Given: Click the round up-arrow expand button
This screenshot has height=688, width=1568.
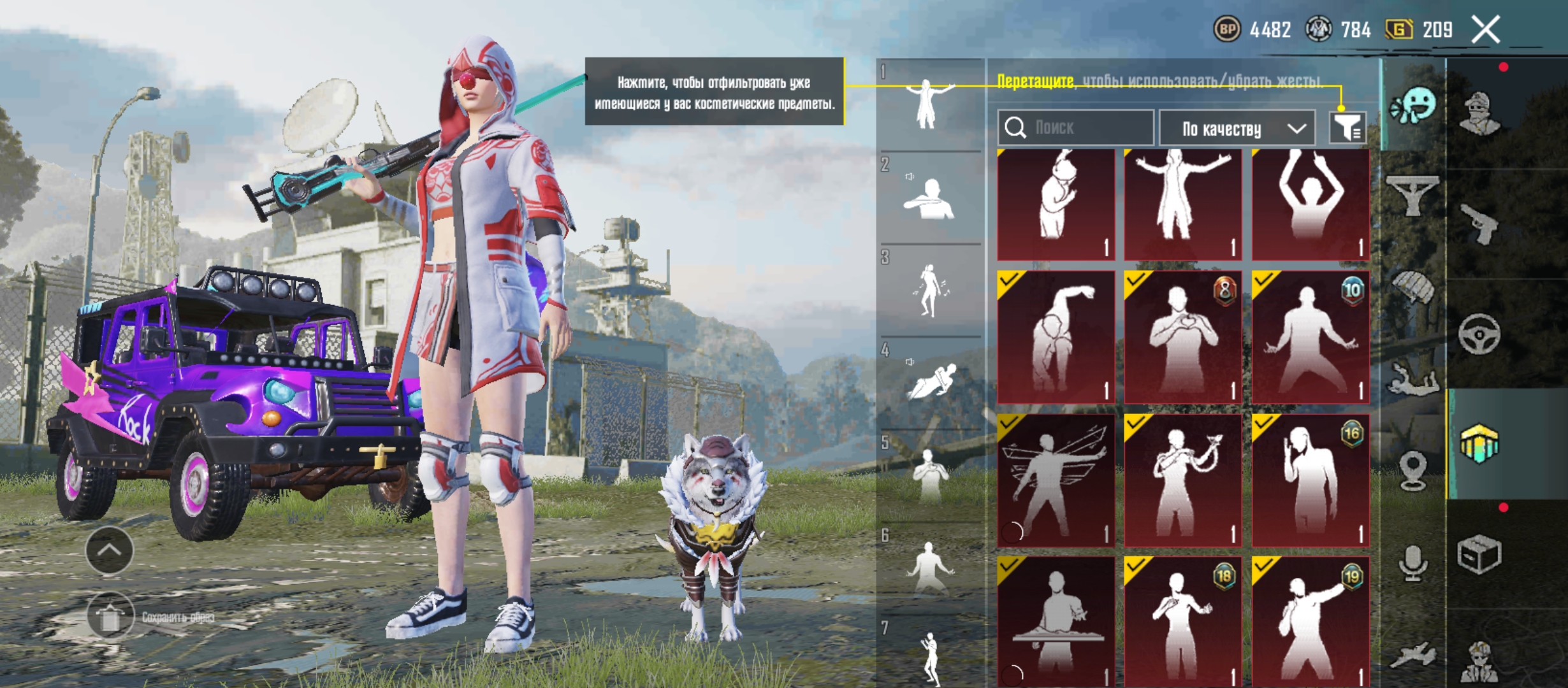Looking at the screenshot, I should (x=110, y=550).
